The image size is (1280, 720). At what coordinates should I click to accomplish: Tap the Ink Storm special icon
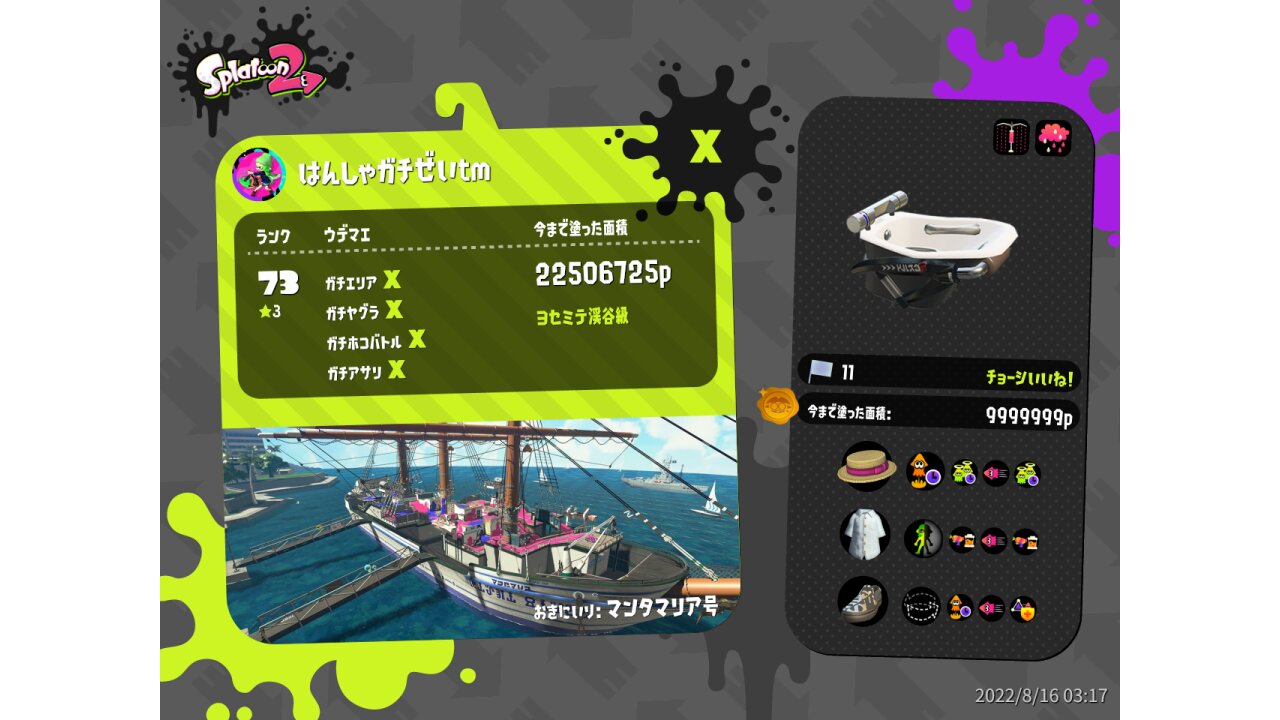click(x=1053, y=138)
